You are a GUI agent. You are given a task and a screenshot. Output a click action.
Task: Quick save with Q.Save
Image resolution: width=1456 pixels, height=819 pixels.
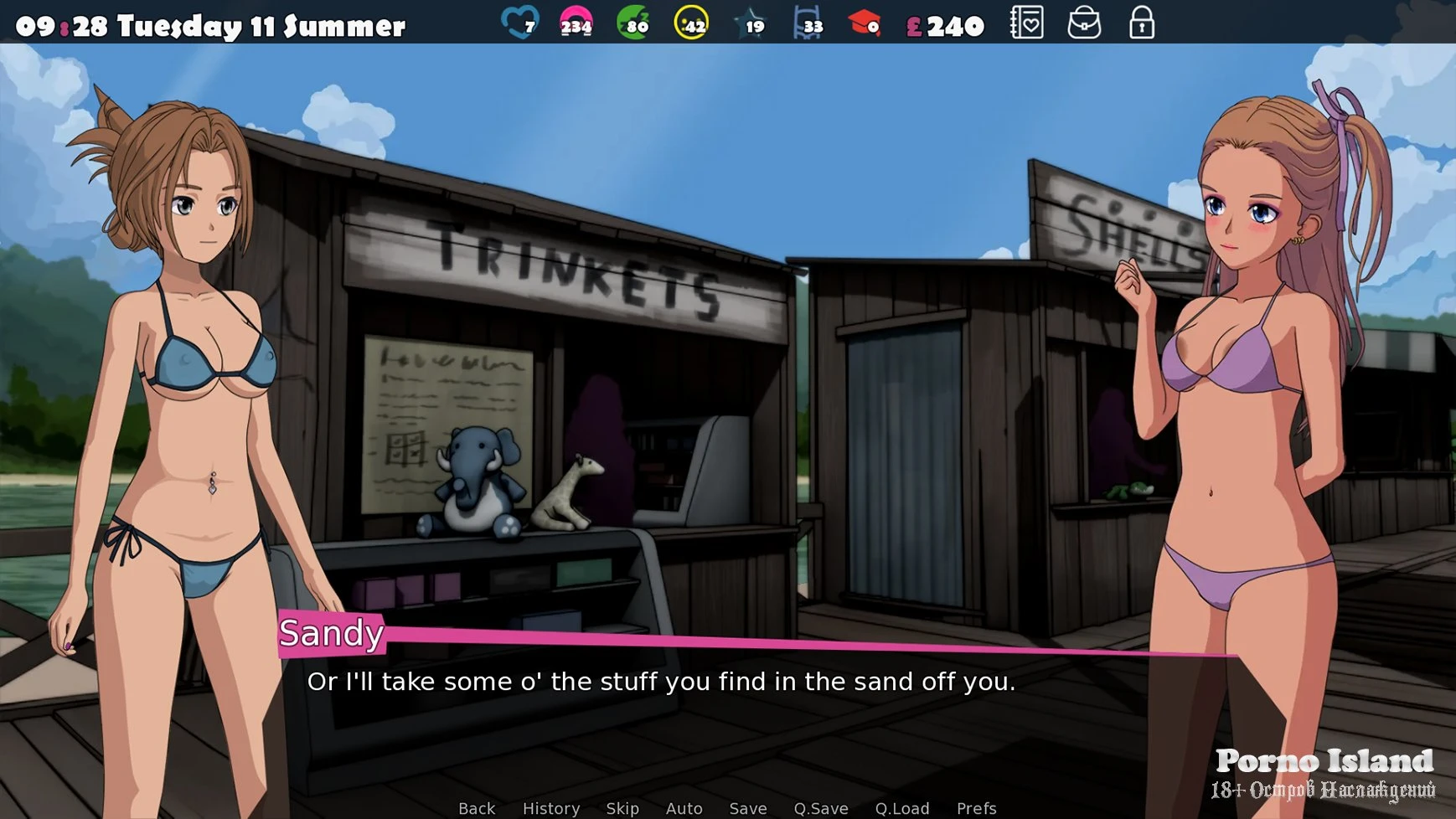[821, 808]
